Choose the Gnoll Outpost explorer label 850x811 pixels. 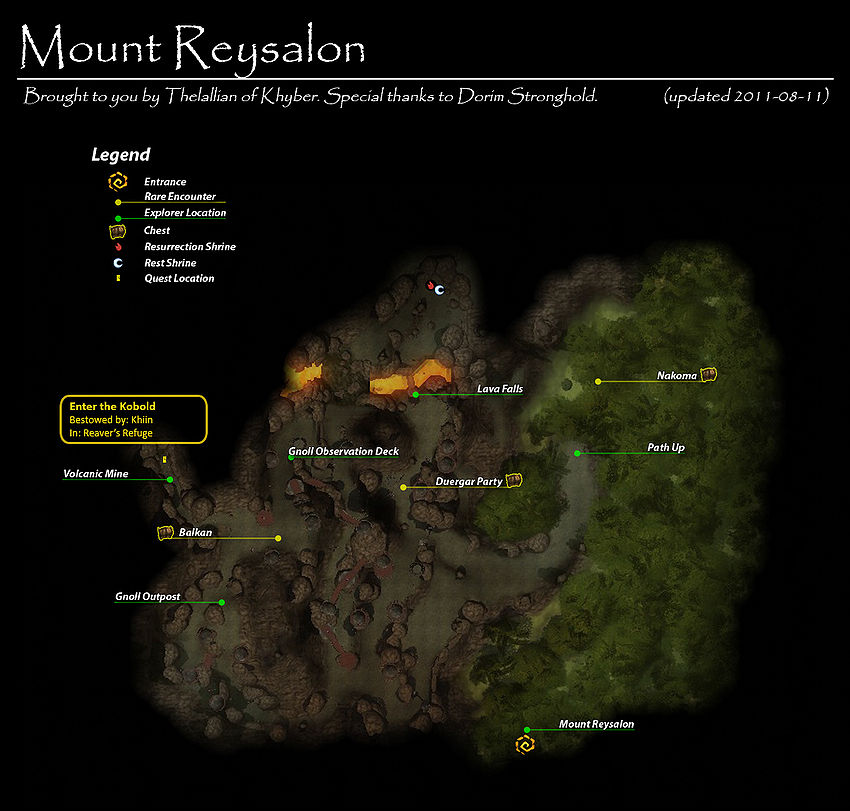(x=147, y=597)
